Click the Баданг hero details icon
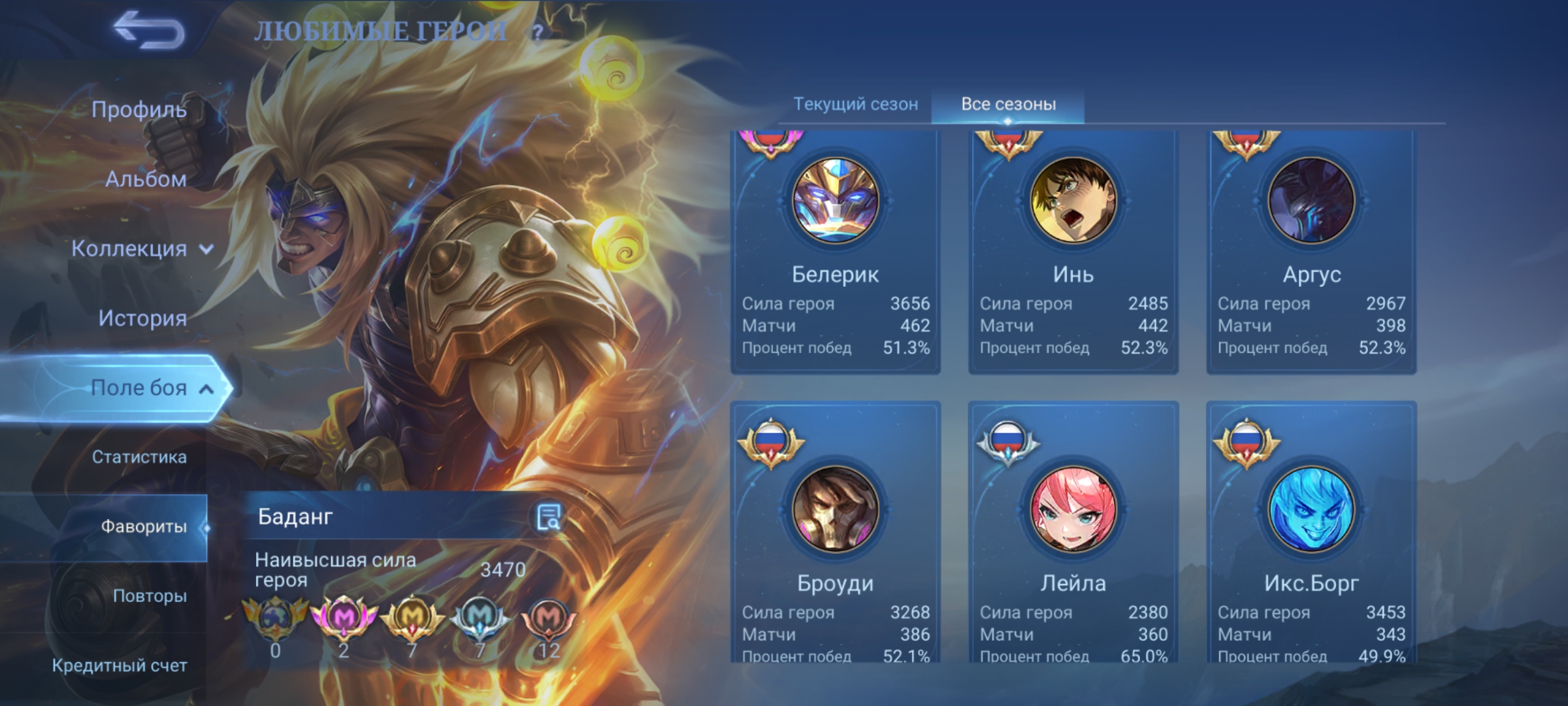Viewport: 1568px width, 706px height. [548, 517]
